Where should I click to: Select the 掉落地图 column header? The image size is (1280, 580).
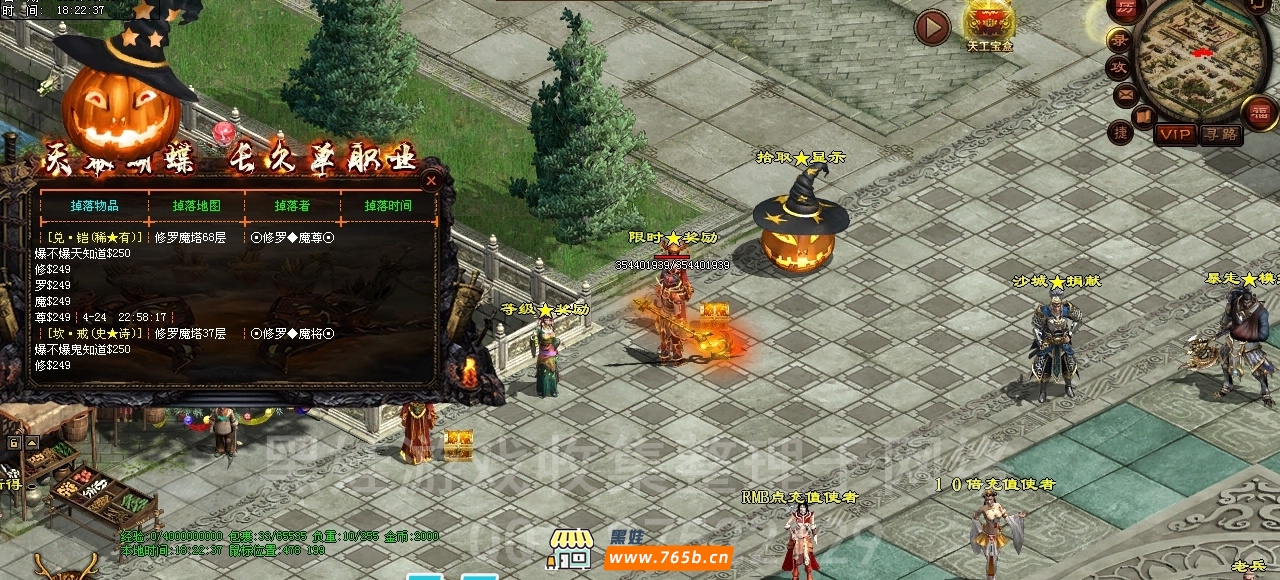196,206
